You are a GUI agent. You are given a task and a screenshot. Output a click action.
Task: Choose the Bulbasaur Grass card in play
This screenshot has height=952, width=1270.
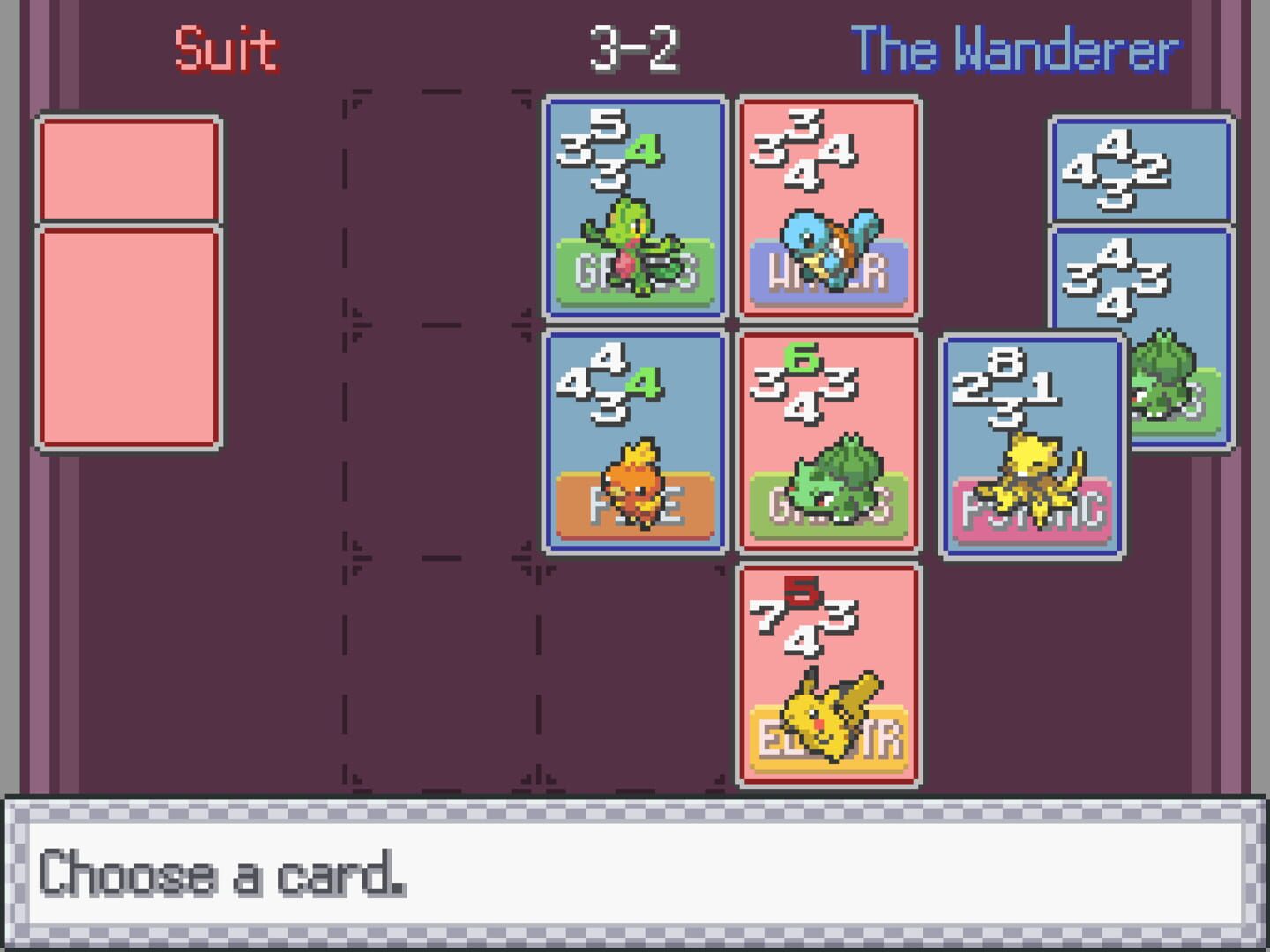point(829,441)
